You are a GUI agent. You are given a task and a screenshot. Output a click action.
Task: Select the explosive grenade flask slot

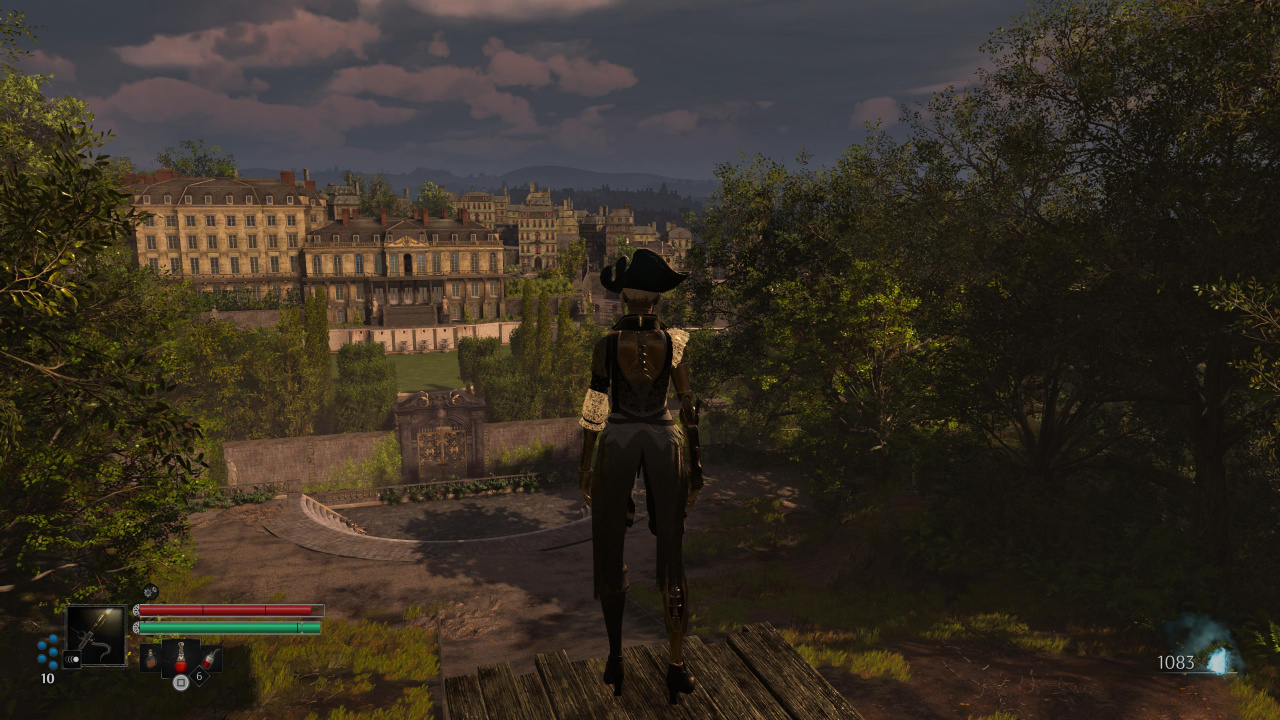[x=151, y=657]
